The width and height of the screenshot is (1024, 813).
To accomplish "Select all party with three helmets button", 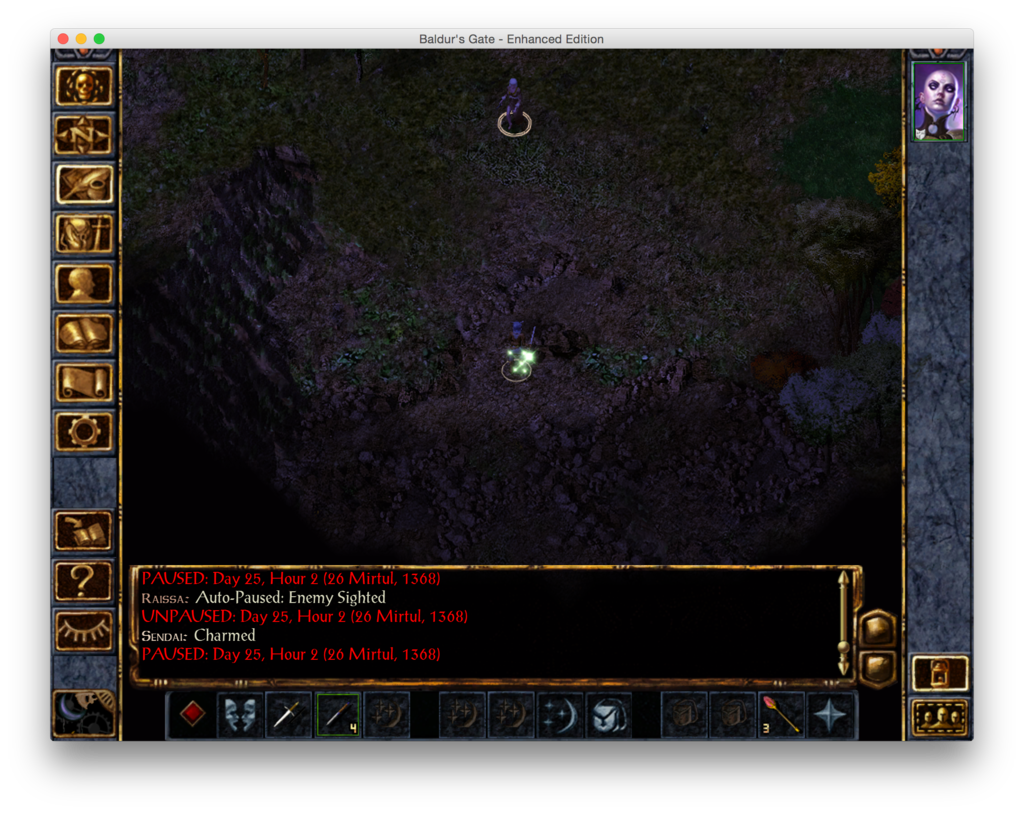I will click(939, 717).
